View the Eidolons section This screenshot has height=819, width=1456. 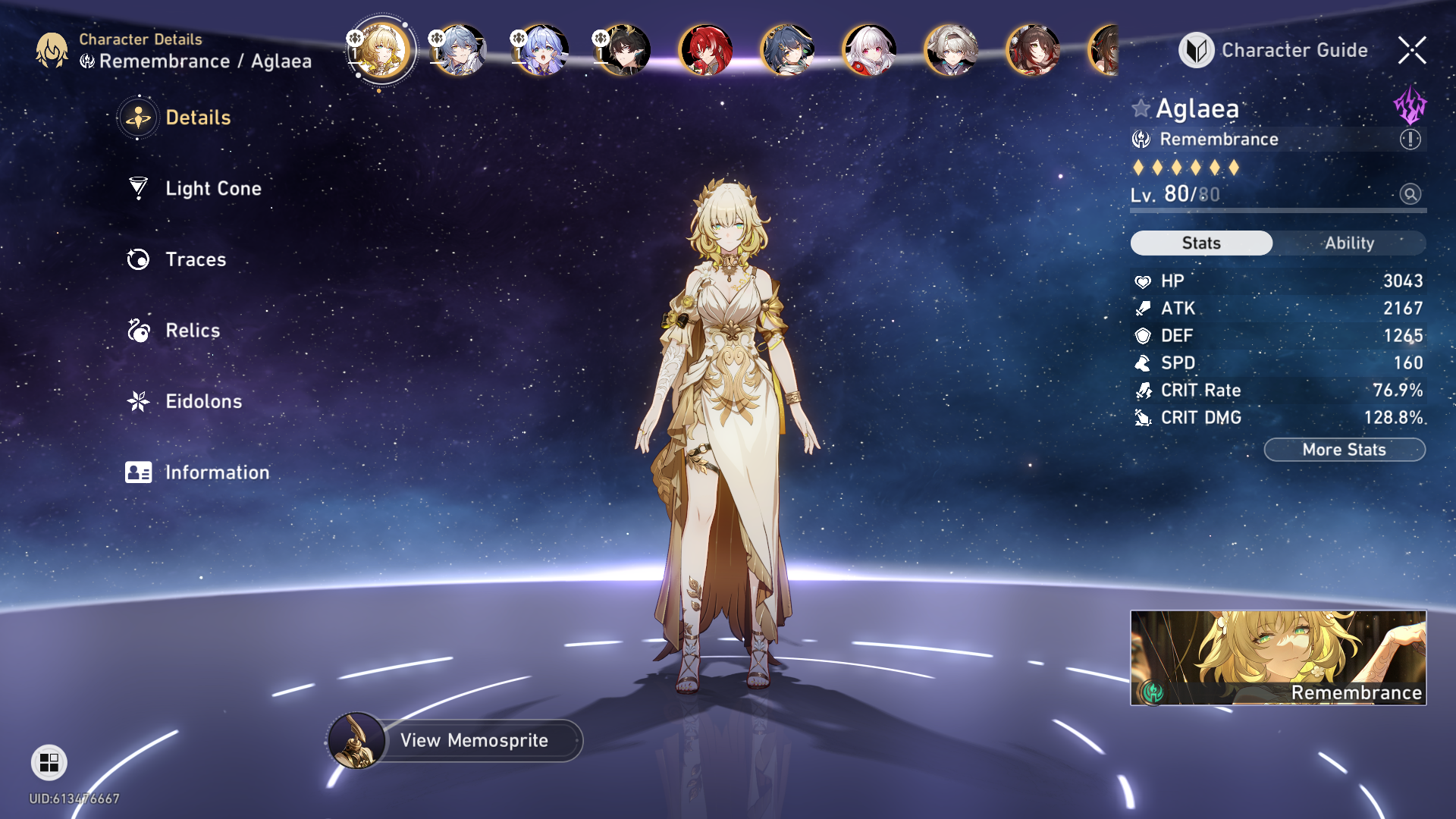203,401
